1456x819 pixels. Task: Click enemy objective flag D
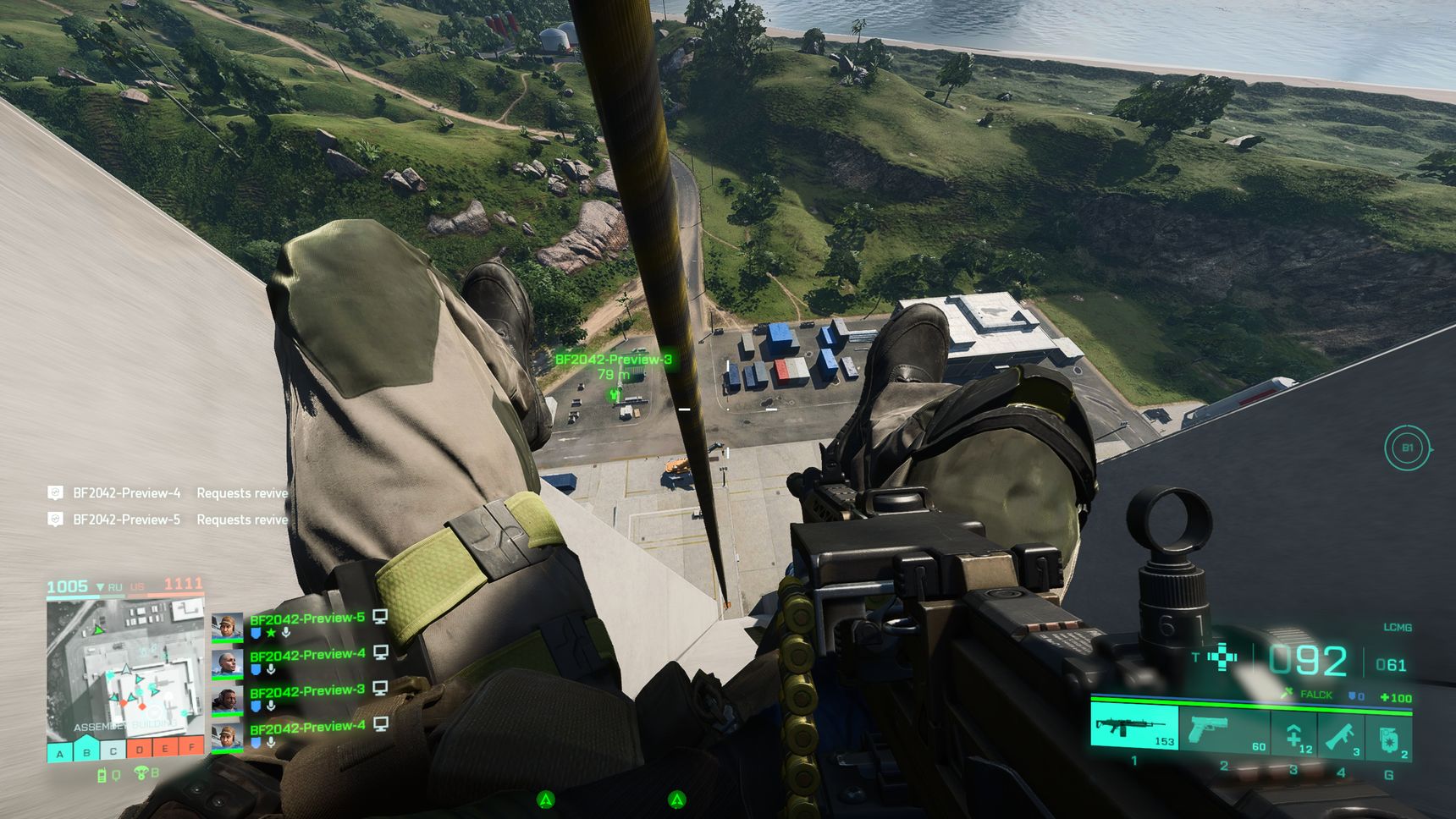point(140,750)
